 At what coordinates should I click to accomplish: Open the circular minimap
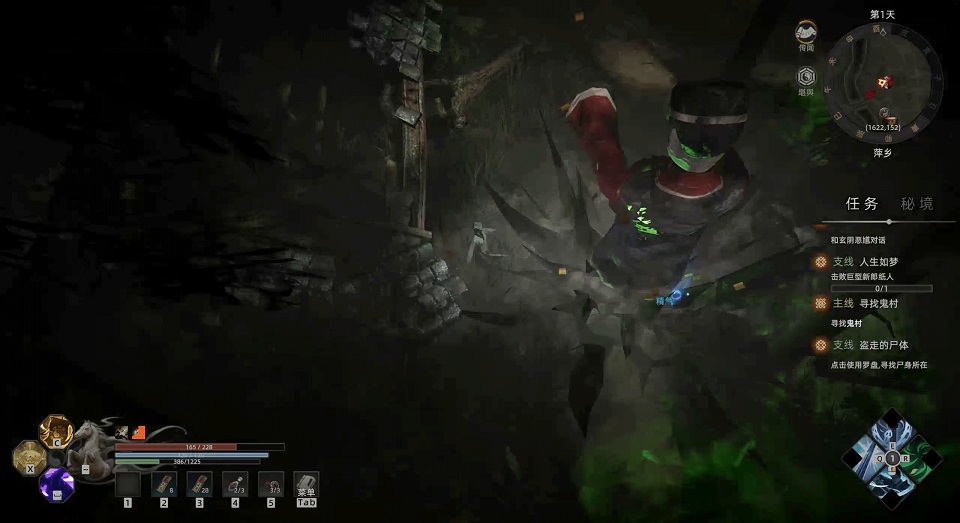(883, 84)
